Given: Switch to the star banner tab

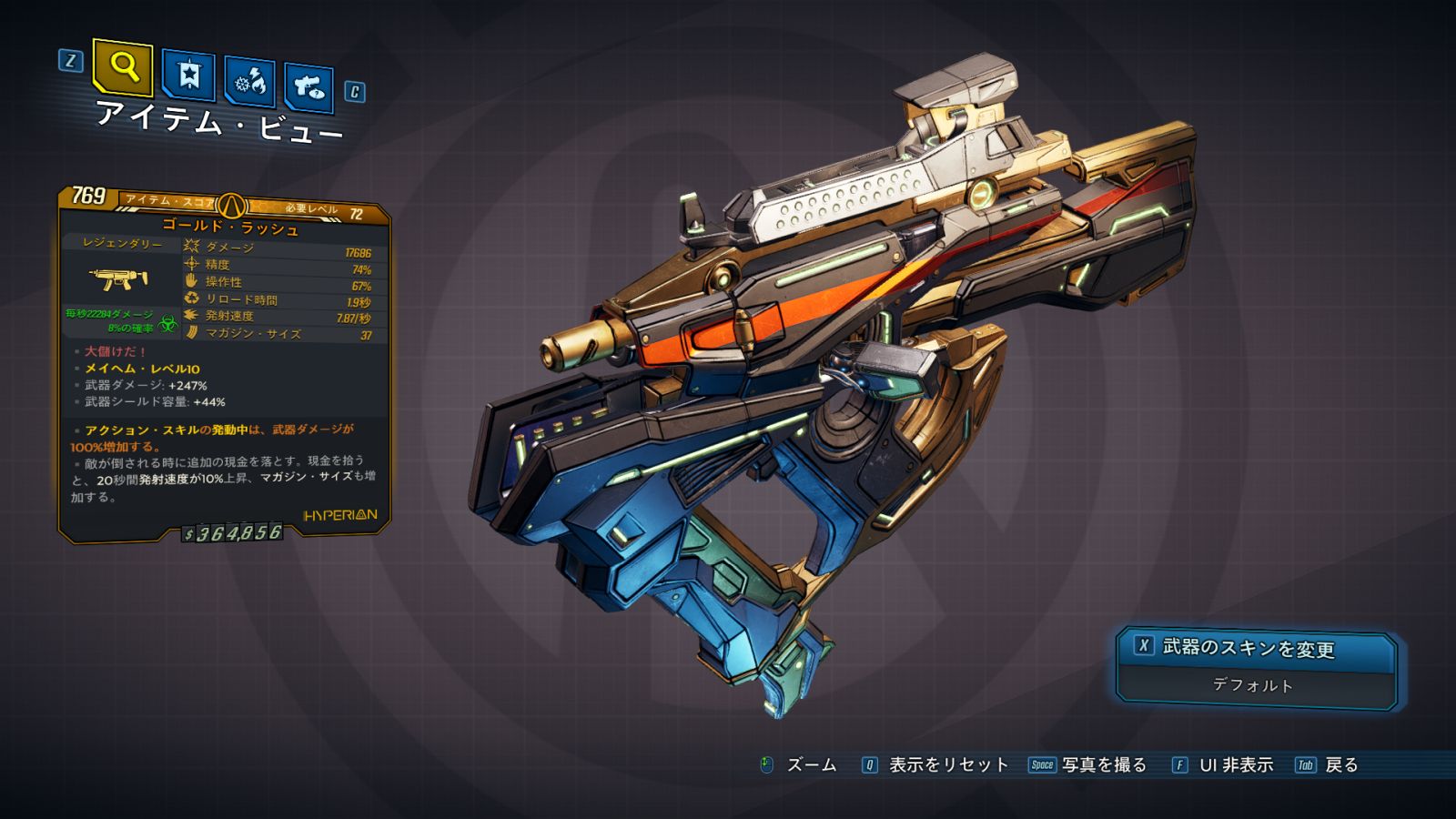Looking at the screenshot, I should click(188, 75).
